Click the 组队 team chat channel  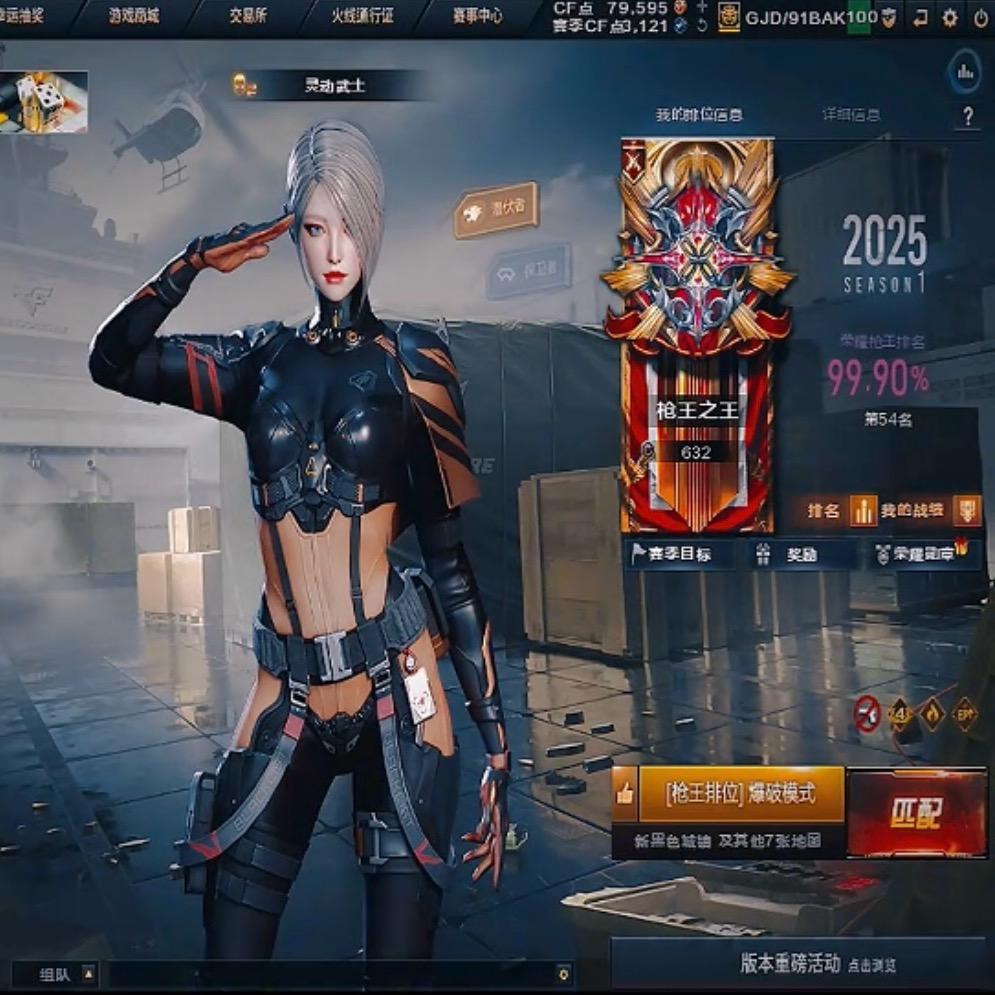tap(54, 972)
